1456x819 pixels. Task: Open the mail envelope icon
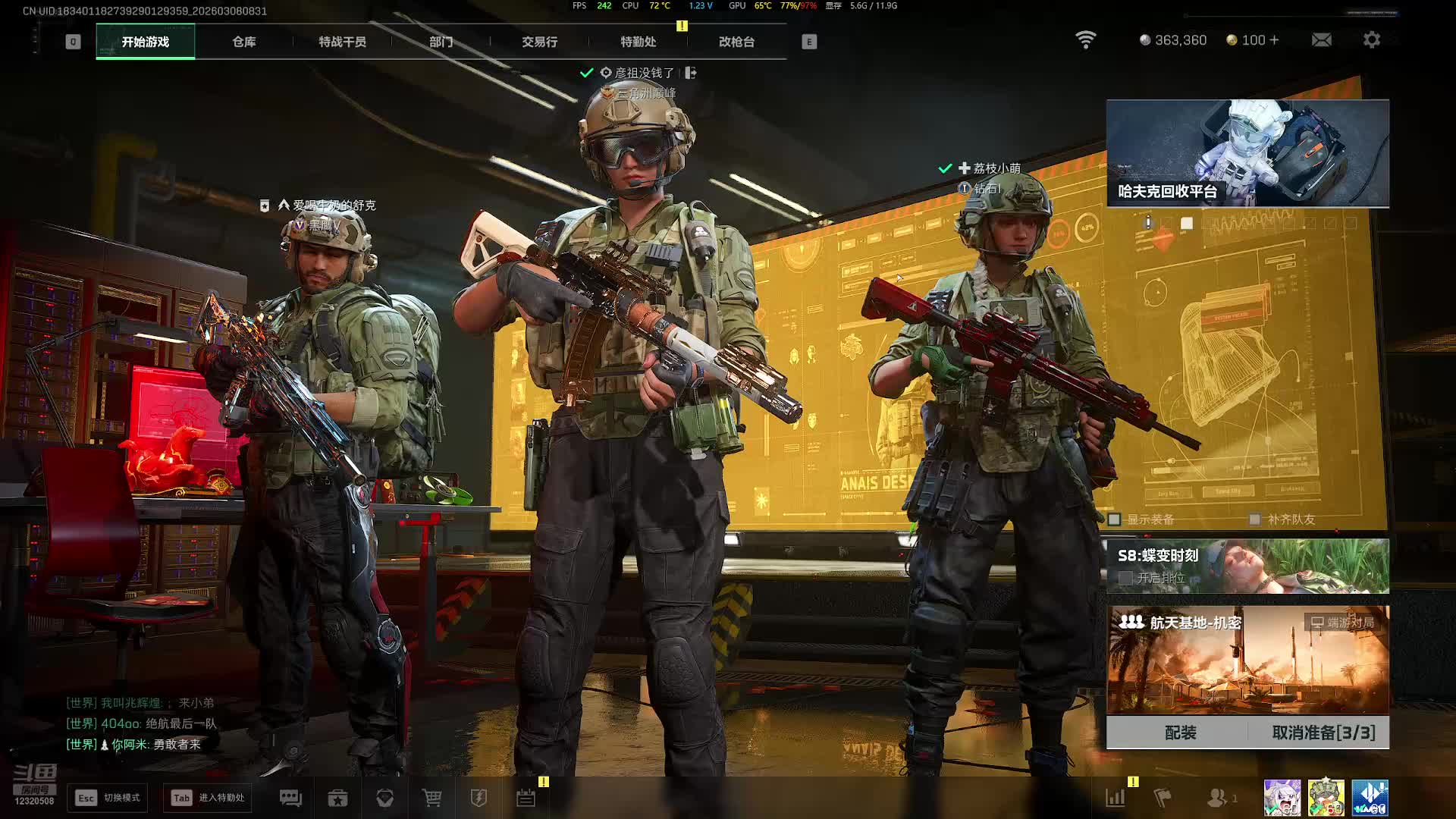click(x=1321, y=40)
